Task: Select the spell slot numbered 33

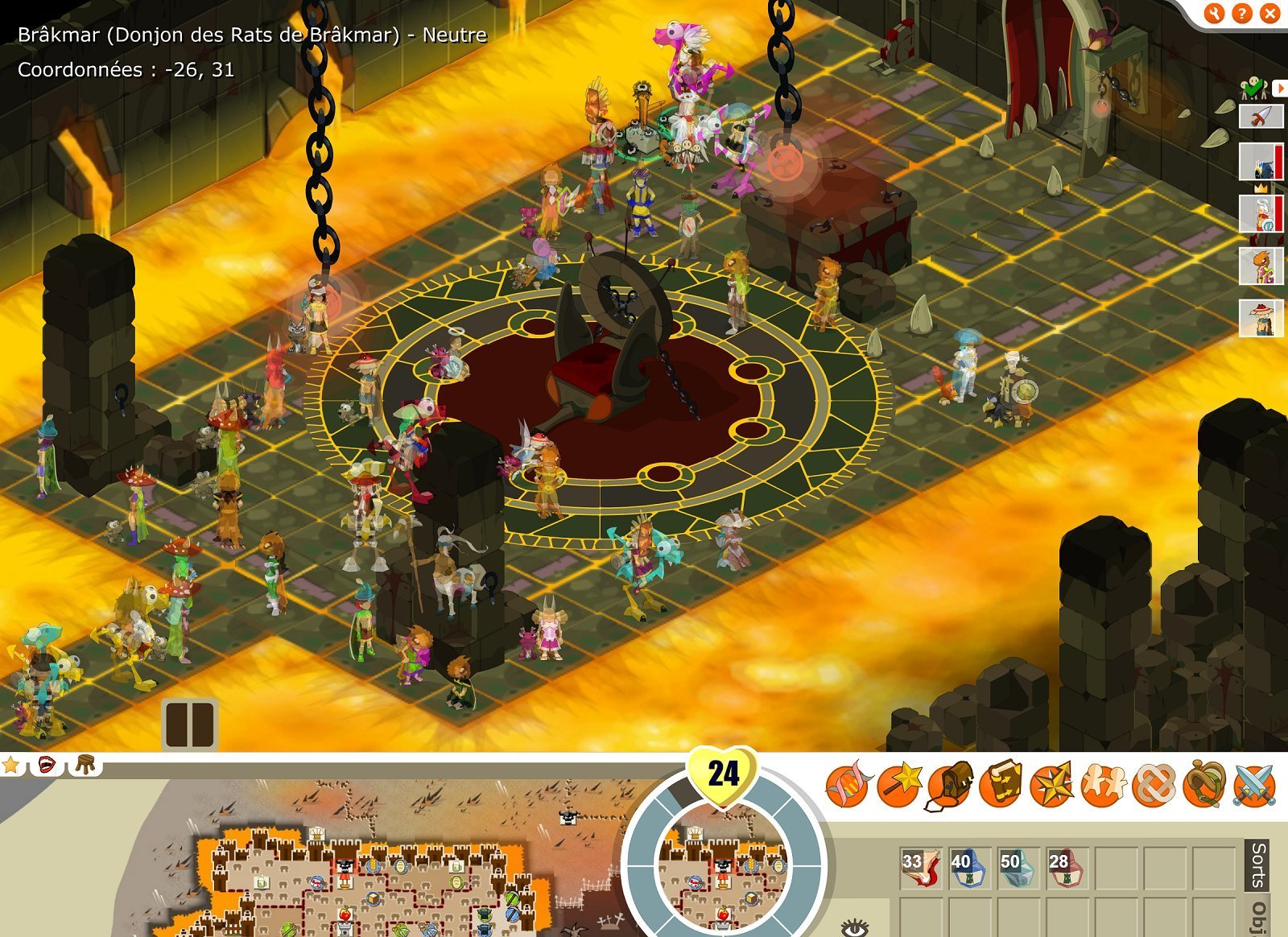Action: 921,868
